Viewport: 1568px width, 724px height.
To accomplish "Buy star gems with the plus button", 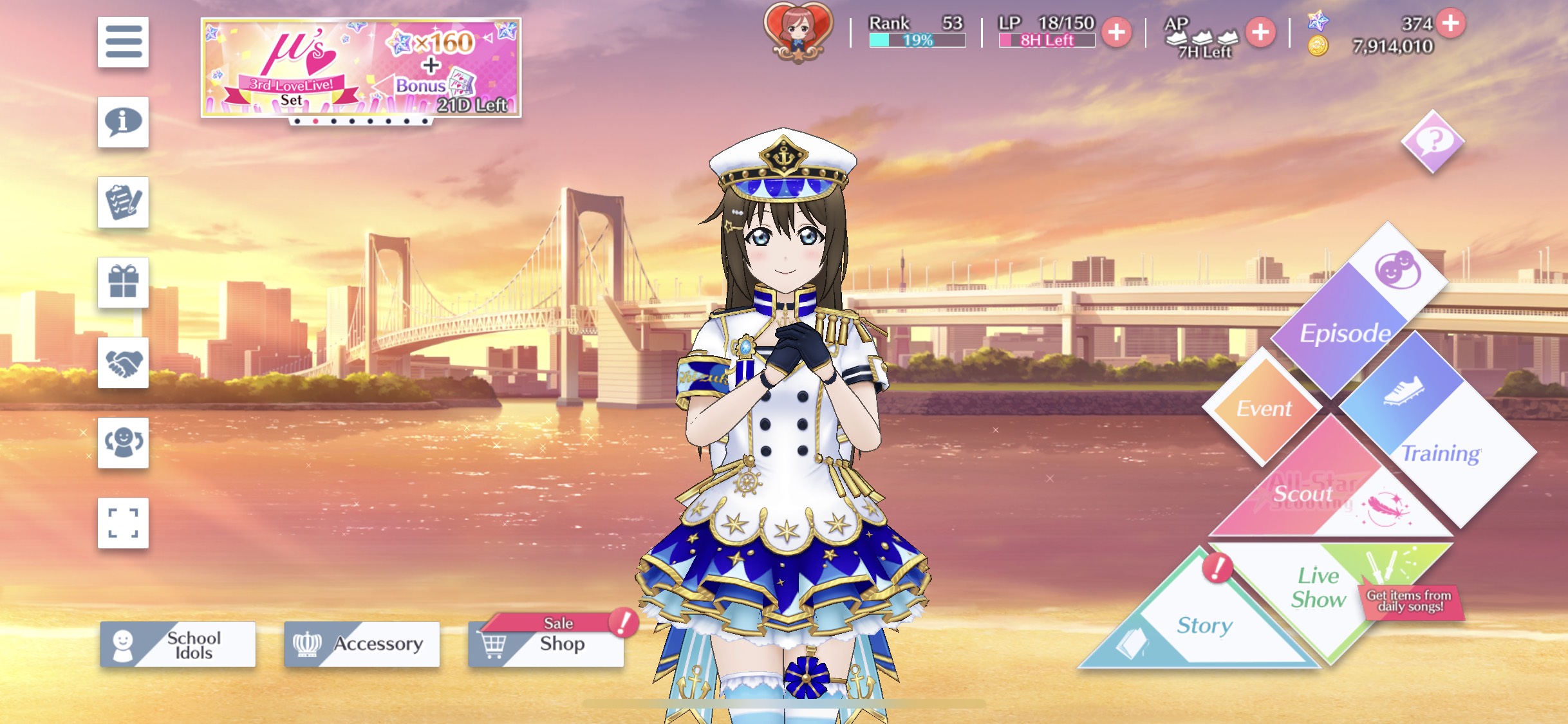I will tap(1451, 23).
